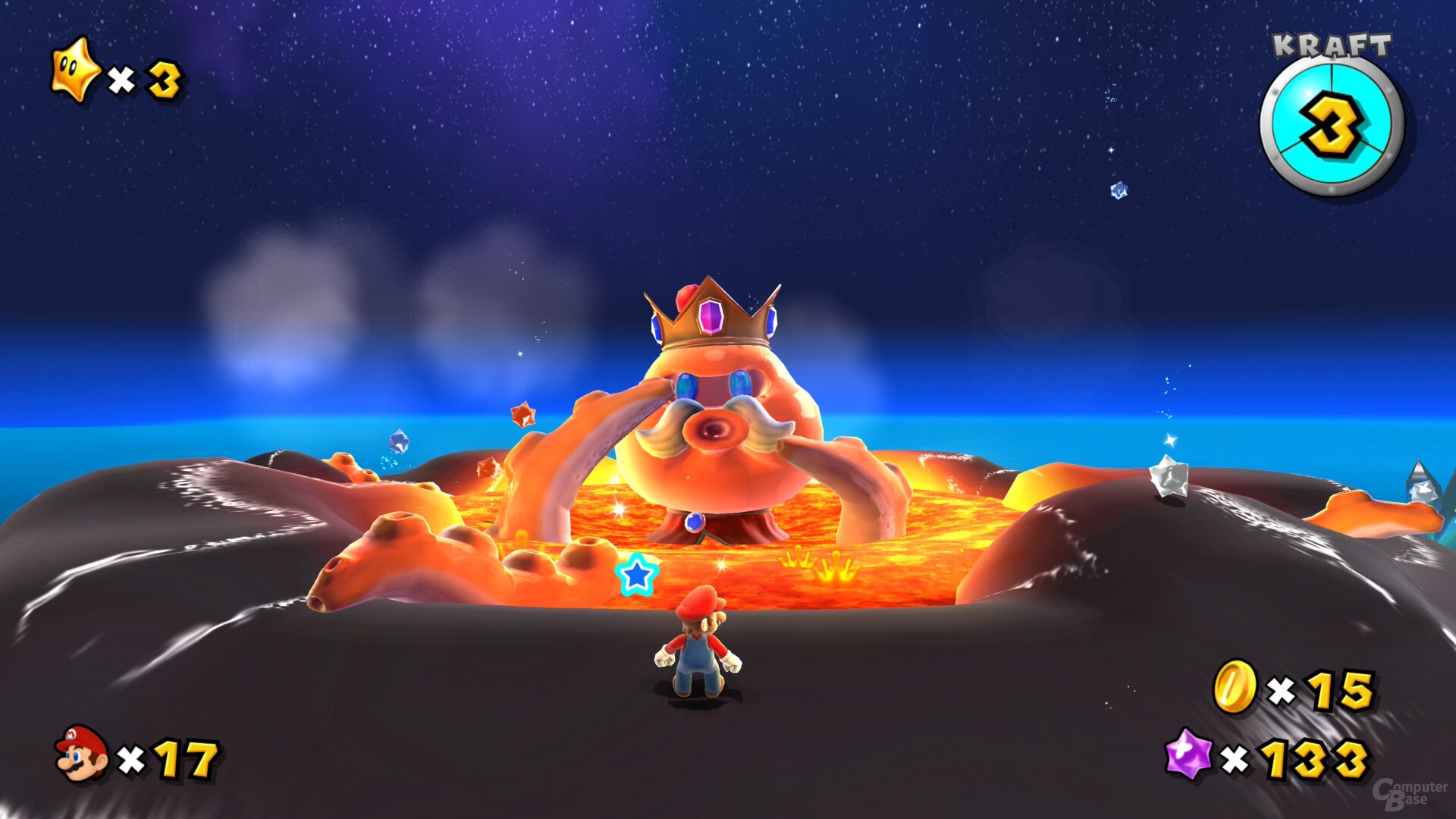Select the KRAFT life meter dial

1332,126
